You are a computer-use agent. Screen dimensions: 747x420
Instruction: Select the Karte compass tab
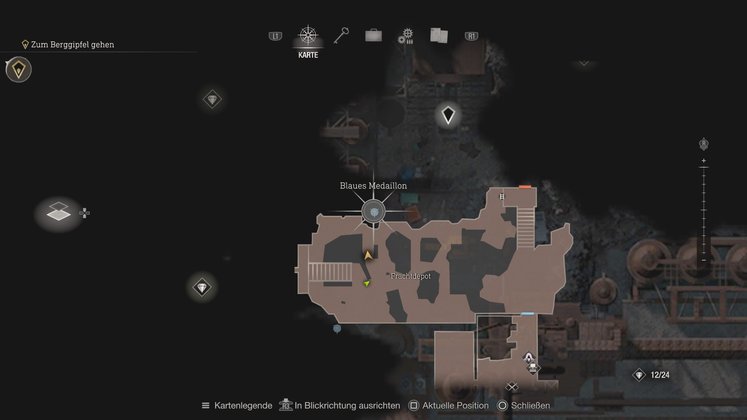pos(308,38)
